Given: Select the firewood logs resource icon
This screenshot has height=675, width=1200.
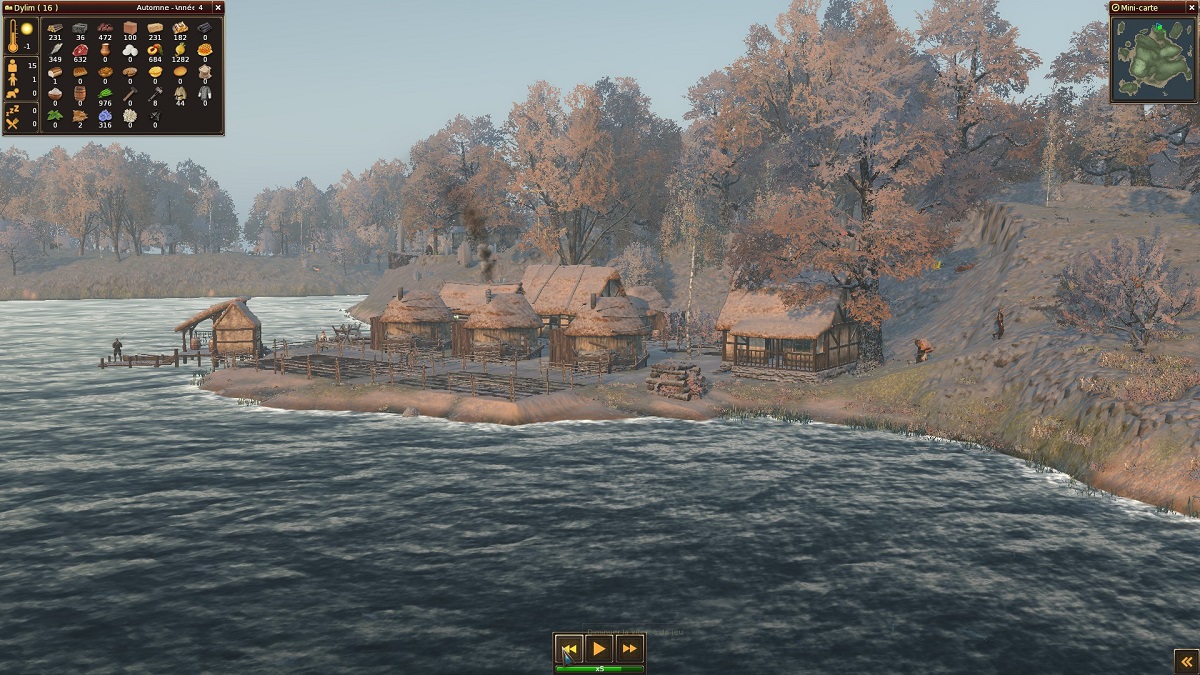Looking at the screenshot, I should coord(55,27).
